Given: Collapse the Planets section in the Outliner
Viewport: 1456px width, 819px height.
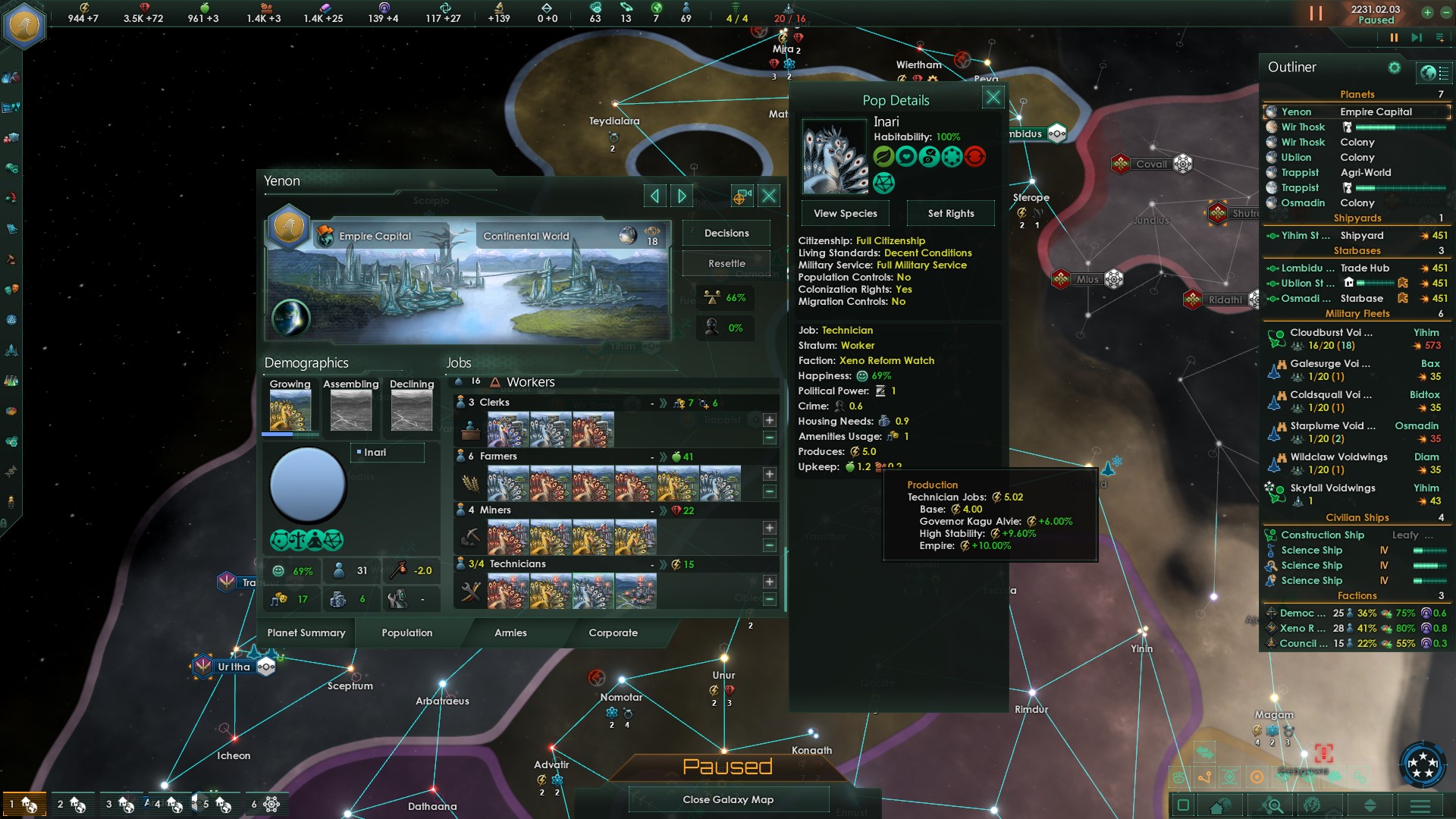Looking at the screenshot, I should 1357,94.
